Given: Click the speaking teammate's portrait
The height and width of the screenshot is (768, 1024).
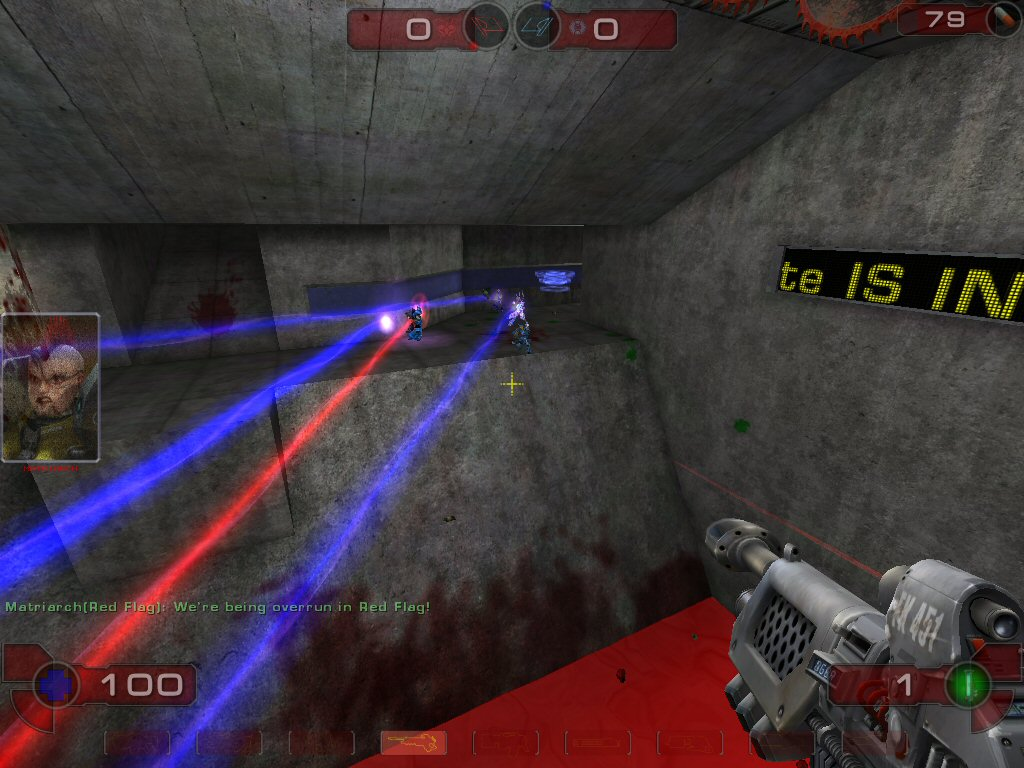Looking at the screenshot, I should [x=50, y=387].
